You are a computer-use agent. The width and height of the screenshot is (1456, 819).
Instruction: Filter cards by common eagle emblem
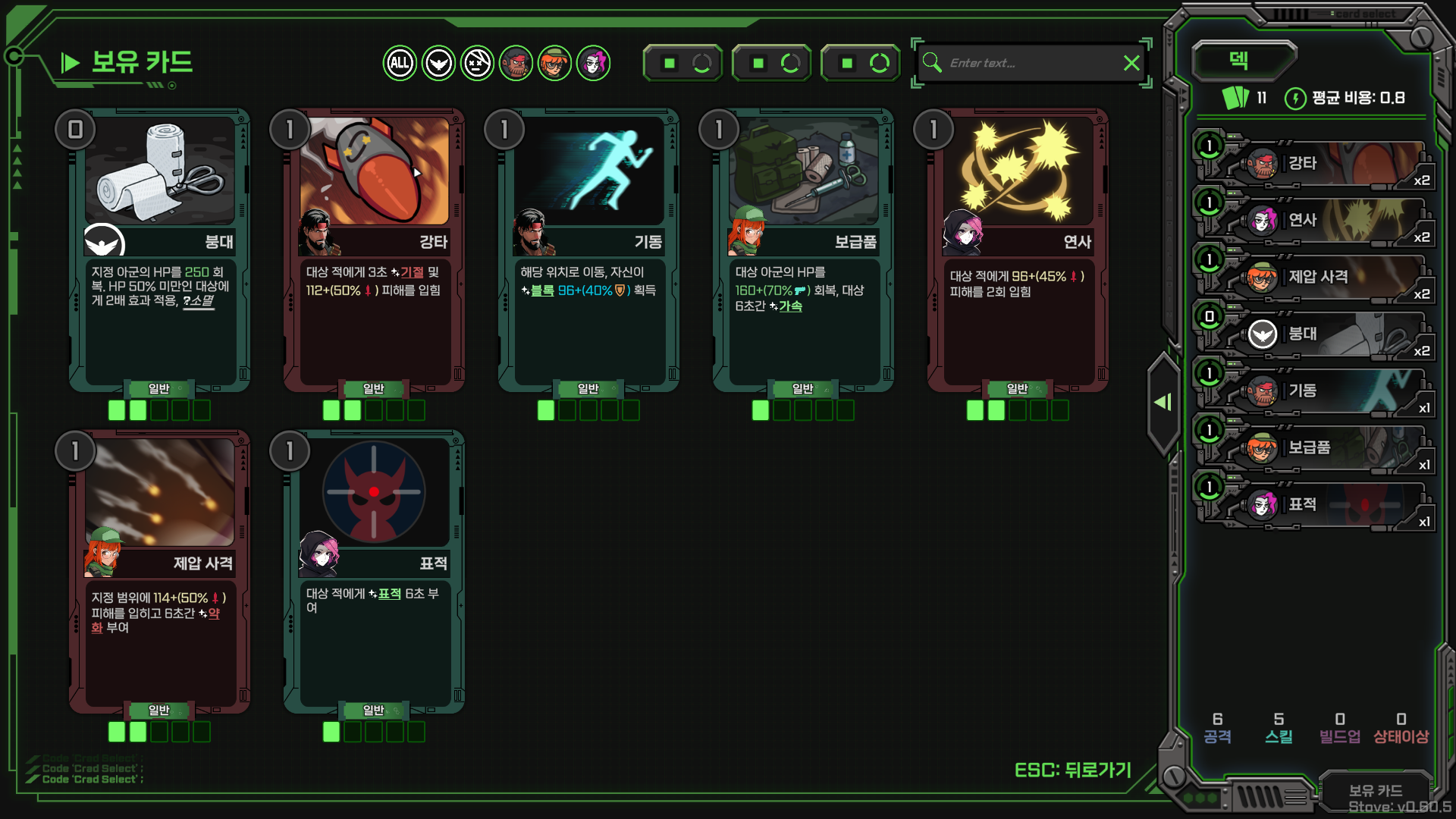[438, 63]
